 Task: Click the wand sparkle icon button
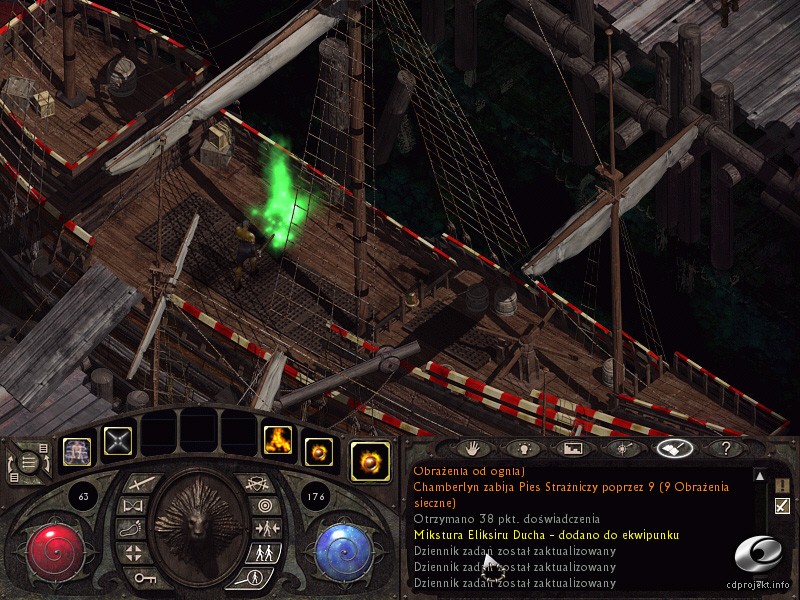623,449
